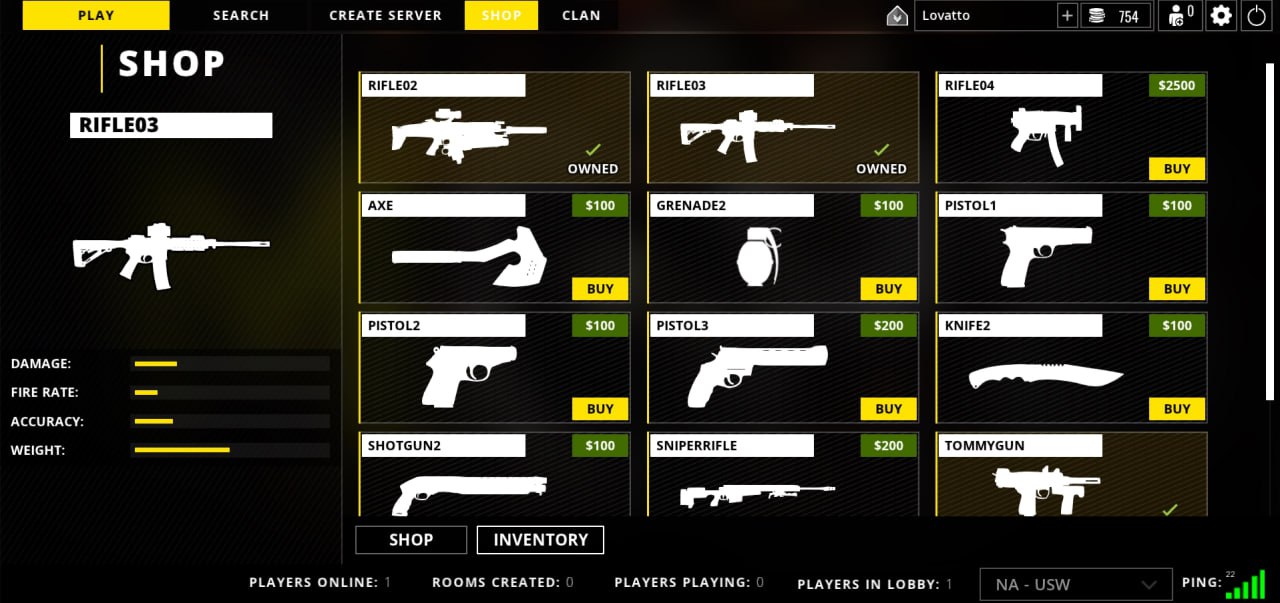Buy the RIFLE04 for $2500

1177,169
